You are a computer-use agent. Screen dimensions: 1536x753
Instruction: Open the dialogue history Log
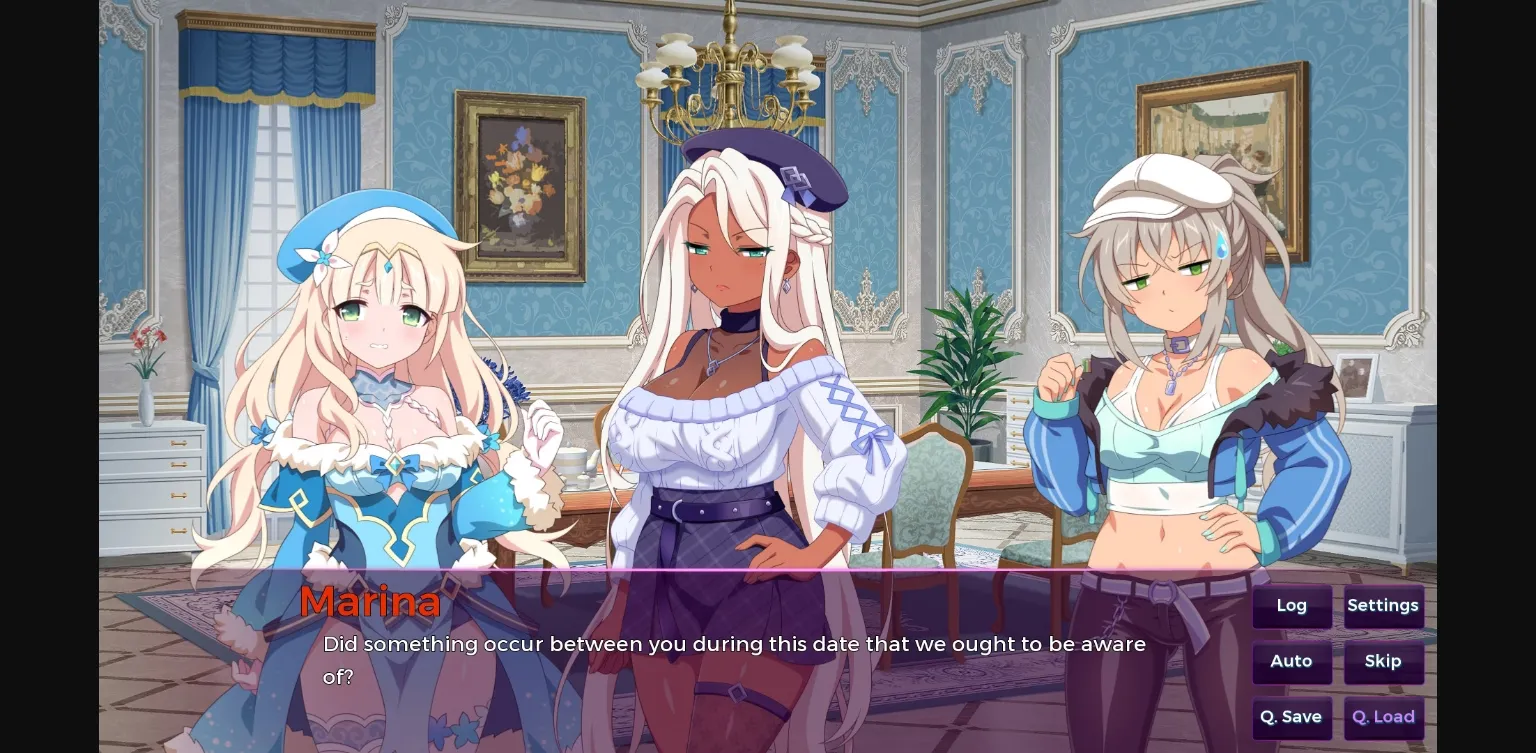coord(1291,605)
